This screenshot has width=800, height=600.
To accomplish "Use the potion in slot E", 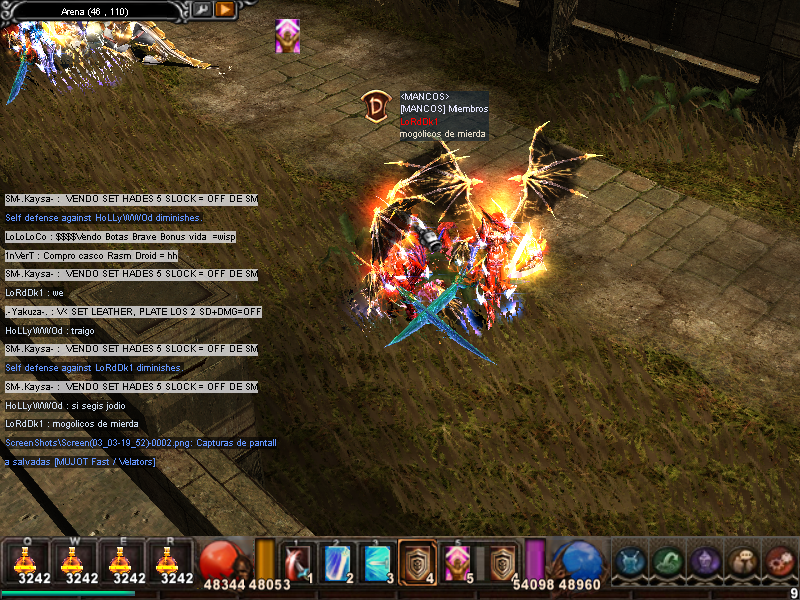I will point(129,561).
